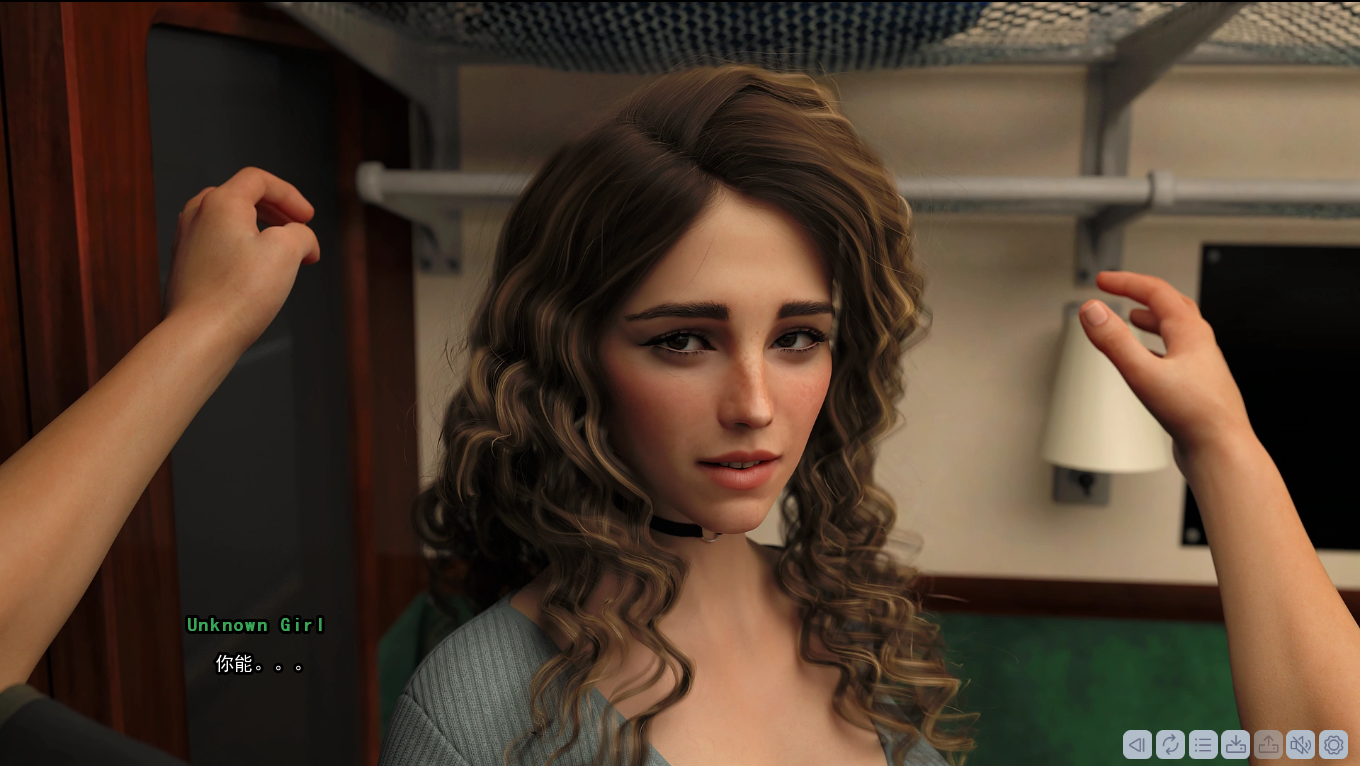1360x766 pixels.
Task: Toggle the muted speaker sound button
Action: coord(1301,744)
